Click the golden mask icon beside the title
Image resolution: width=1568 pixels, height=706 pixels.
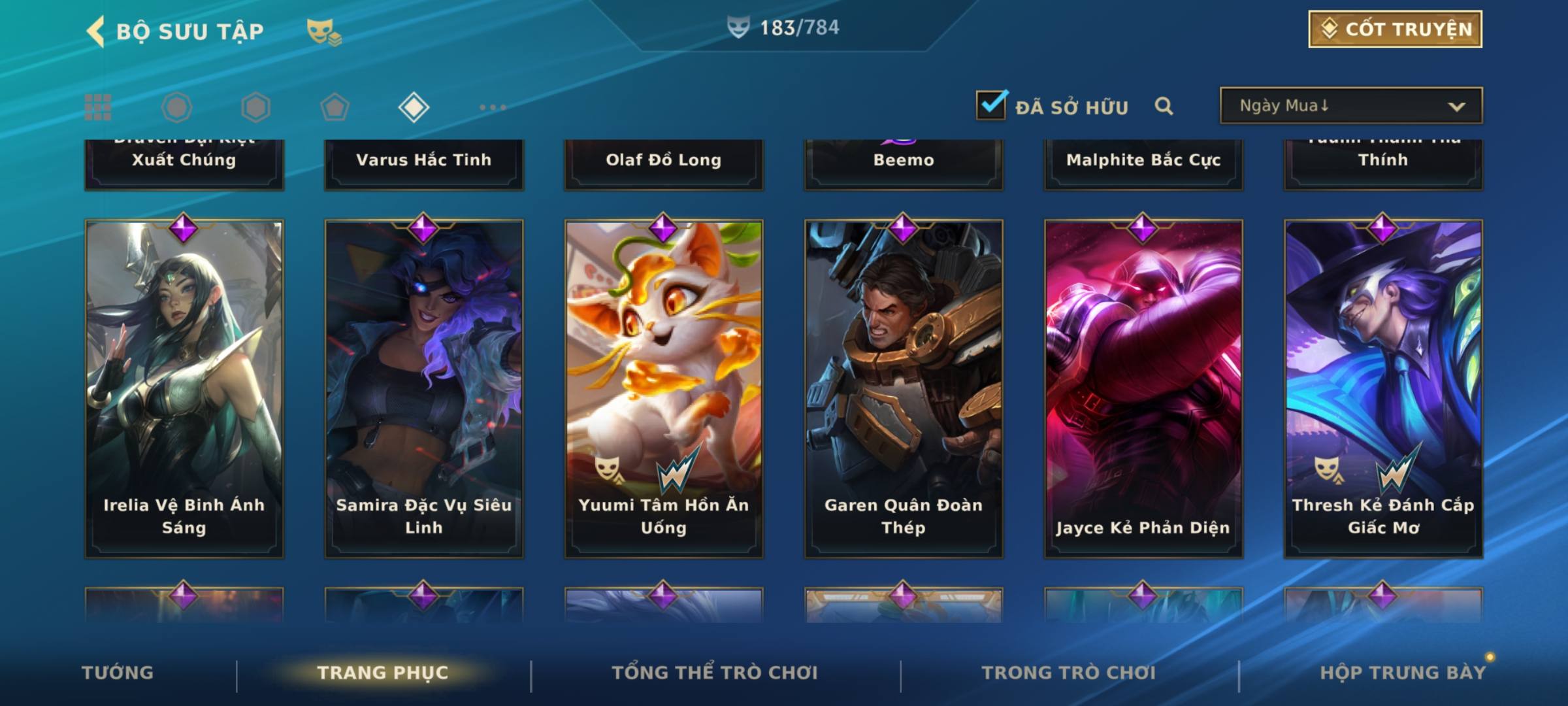tap(323, 31)
